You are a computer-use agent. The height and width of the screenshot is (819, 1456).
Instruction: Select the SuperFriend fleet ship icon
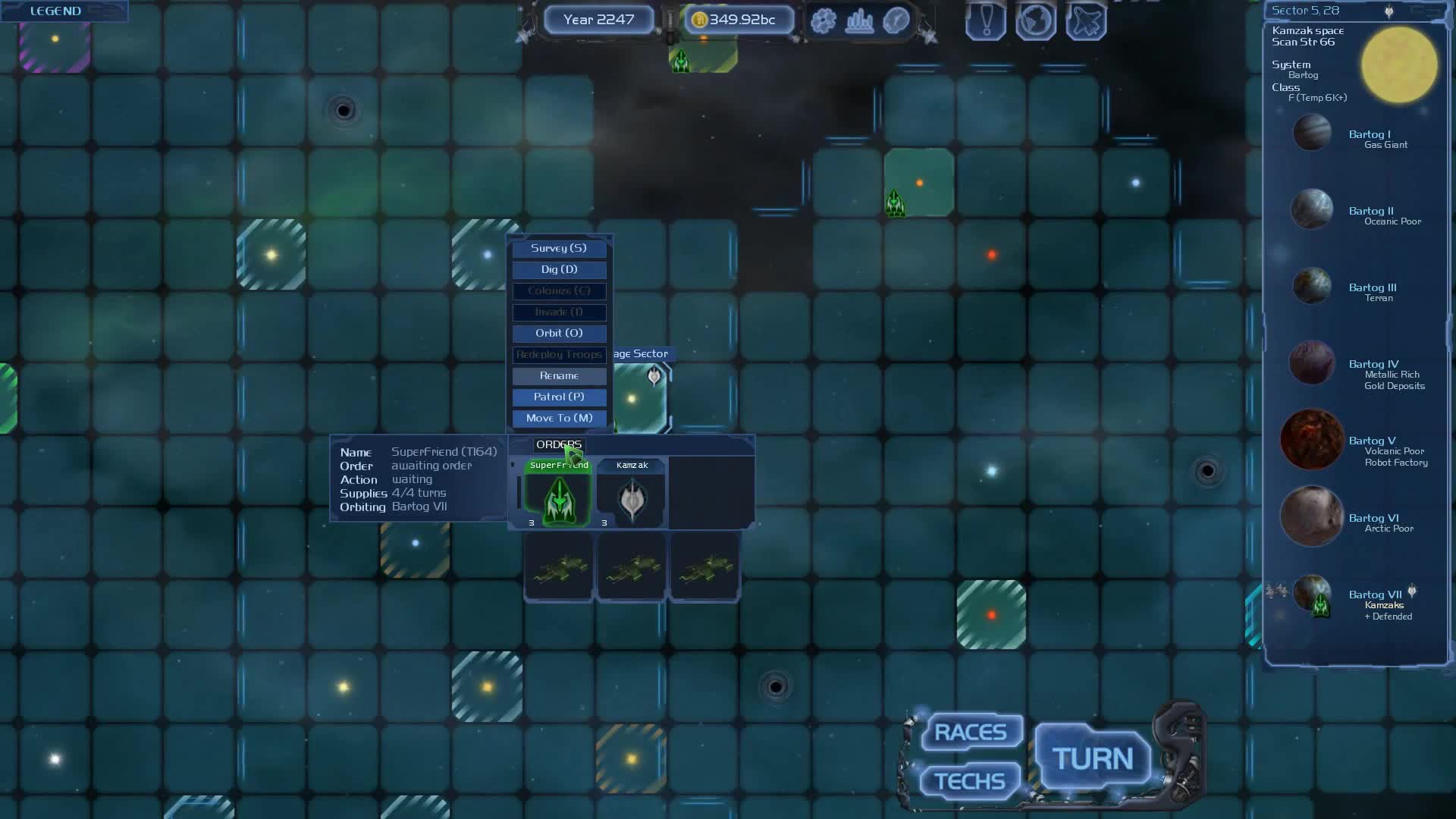point(558,498)
